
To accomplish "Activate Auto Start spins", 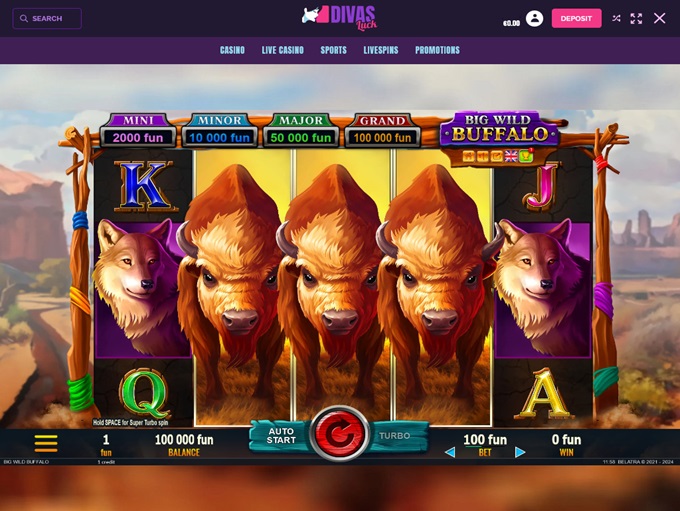I will coord(281,436).
